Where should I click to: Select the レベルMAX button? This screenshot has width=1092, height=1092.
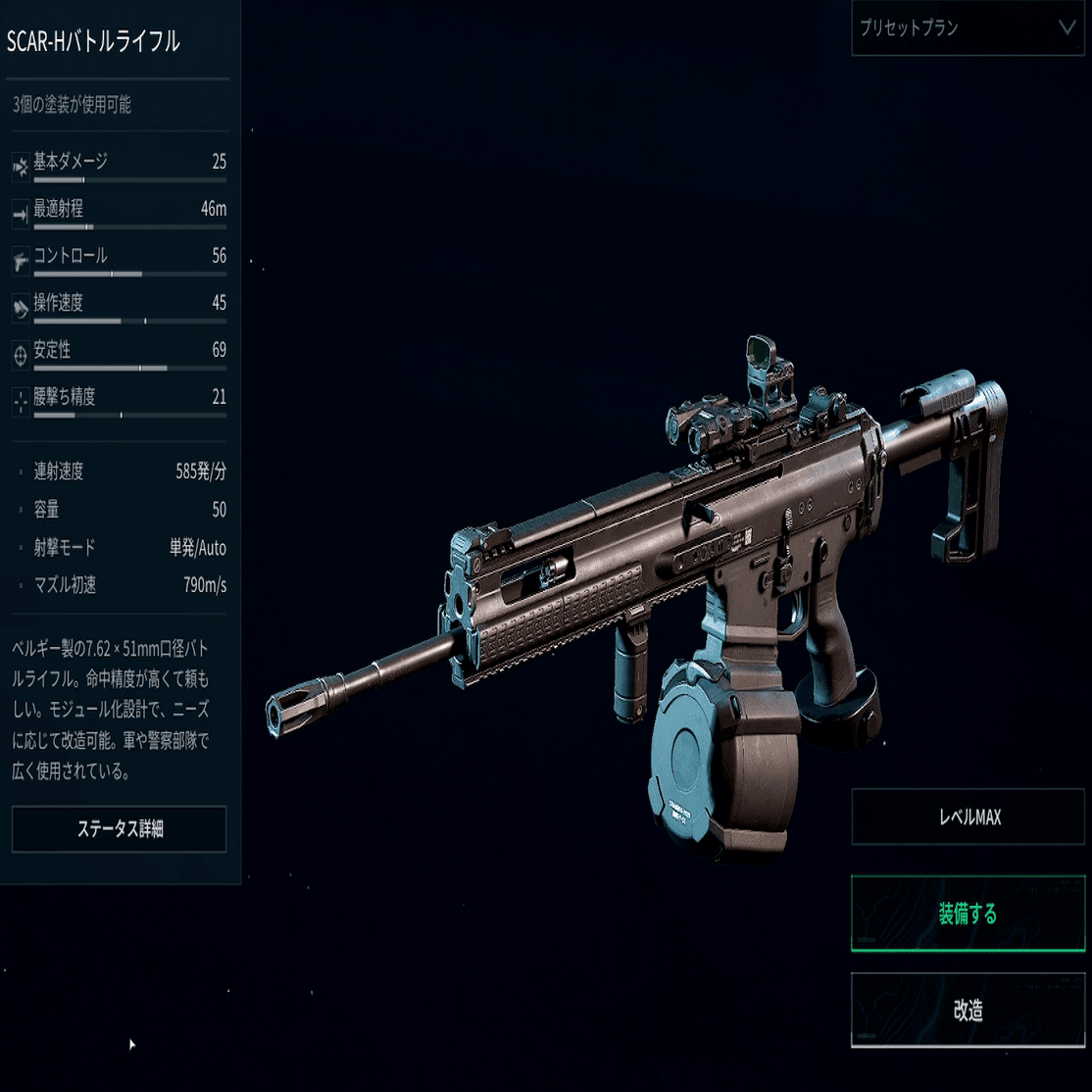[x=968, y=817]
